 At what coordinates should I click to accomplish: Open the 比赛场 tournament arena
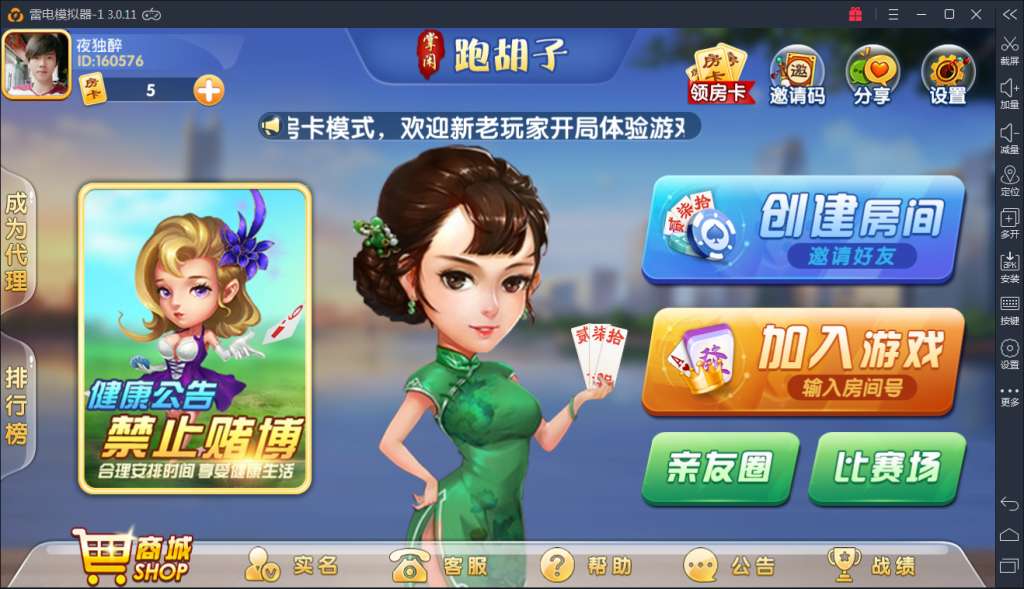[886, 467]
